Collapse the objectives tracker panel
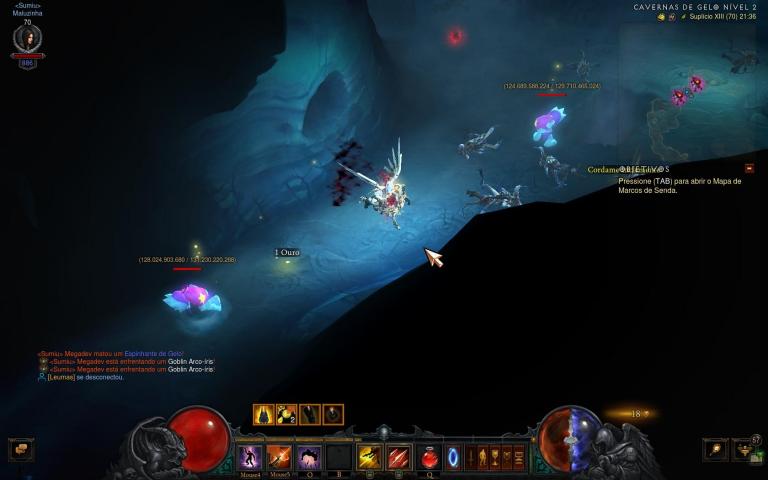Viewport: 768px width, 480px height. (749, 168)
